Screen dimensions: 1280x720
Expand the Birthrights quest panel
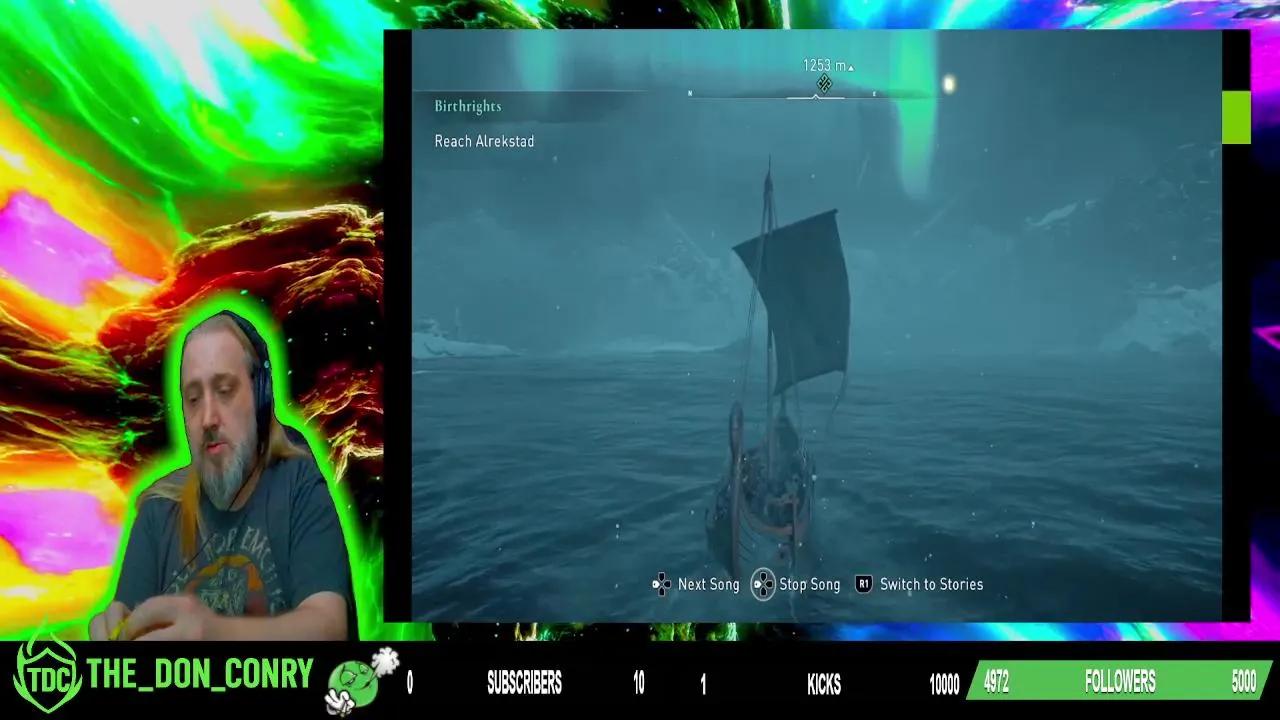pyautogui.click(x=466, y=105)
